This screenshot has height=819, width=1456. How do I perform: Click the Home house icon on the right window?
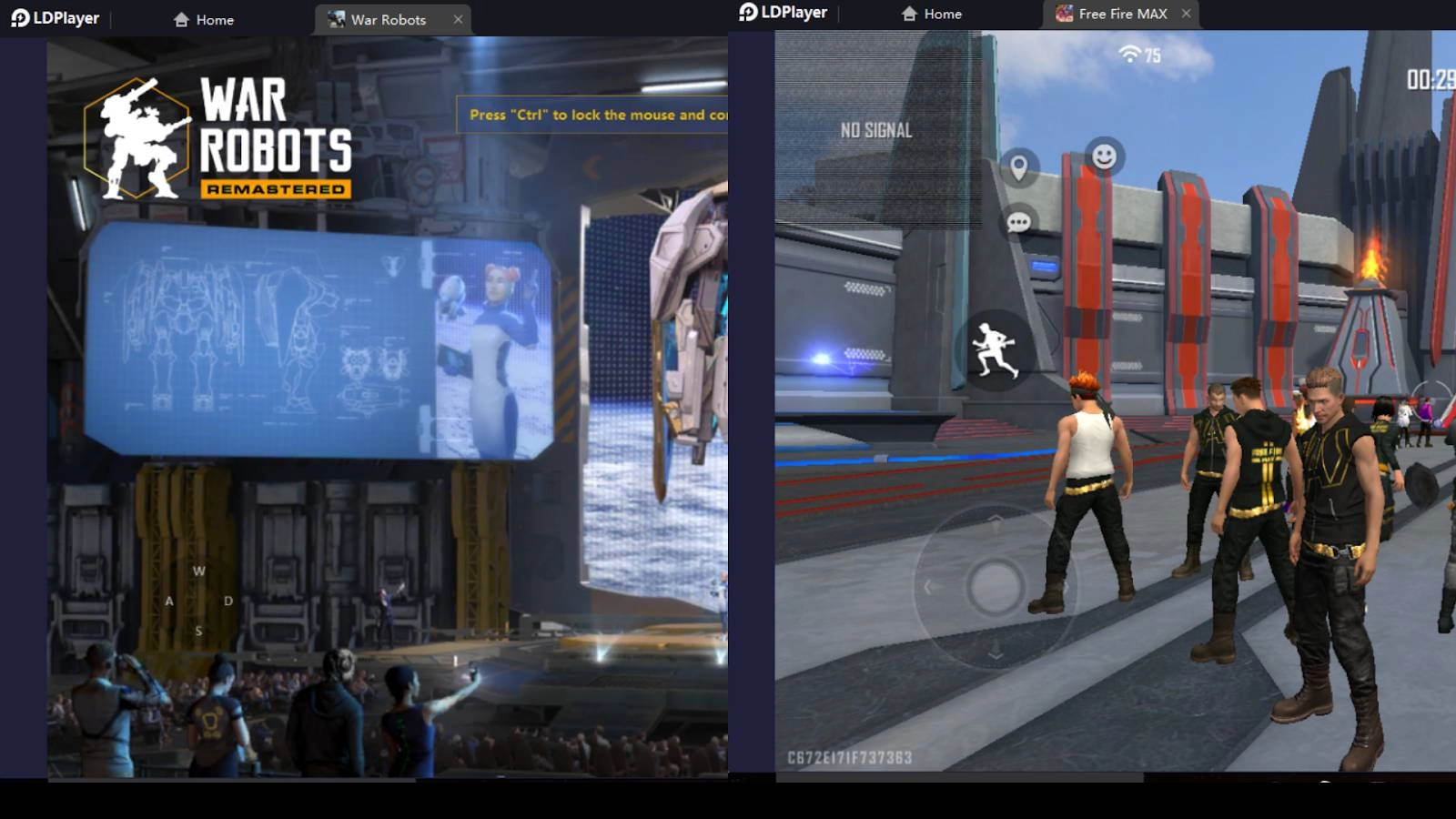click(931, 14)
